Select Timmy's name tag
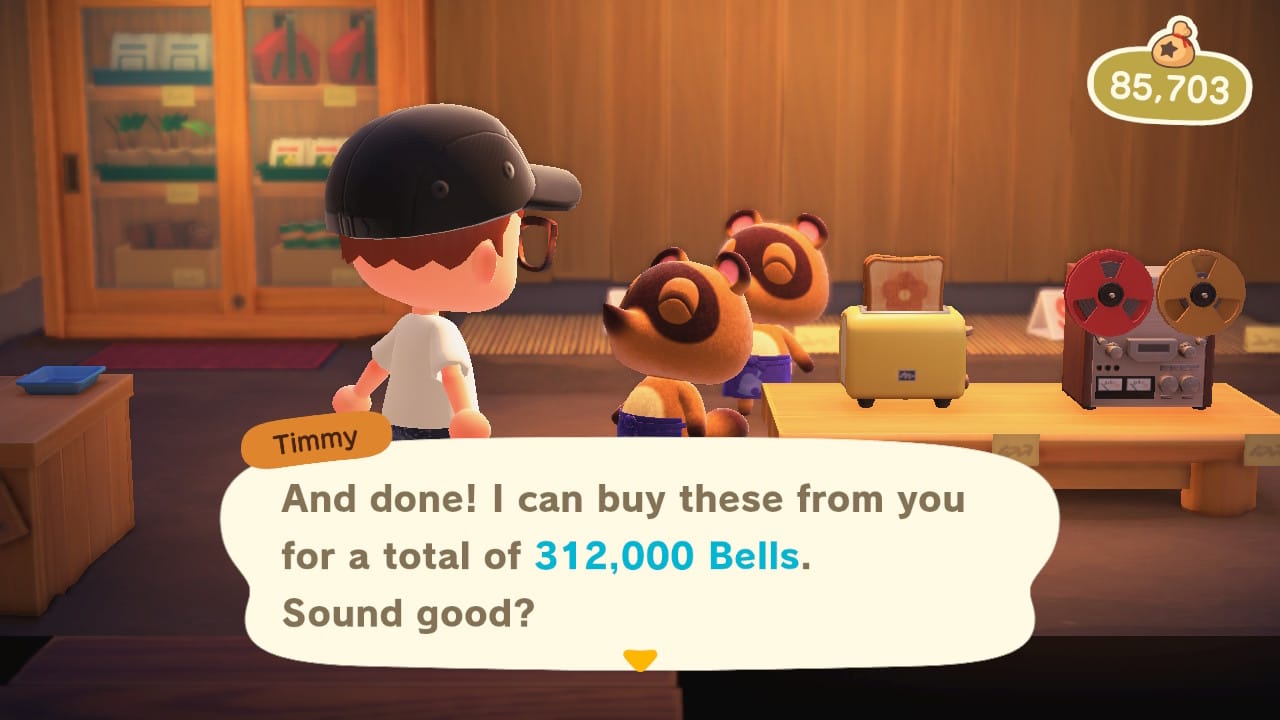 316,438
